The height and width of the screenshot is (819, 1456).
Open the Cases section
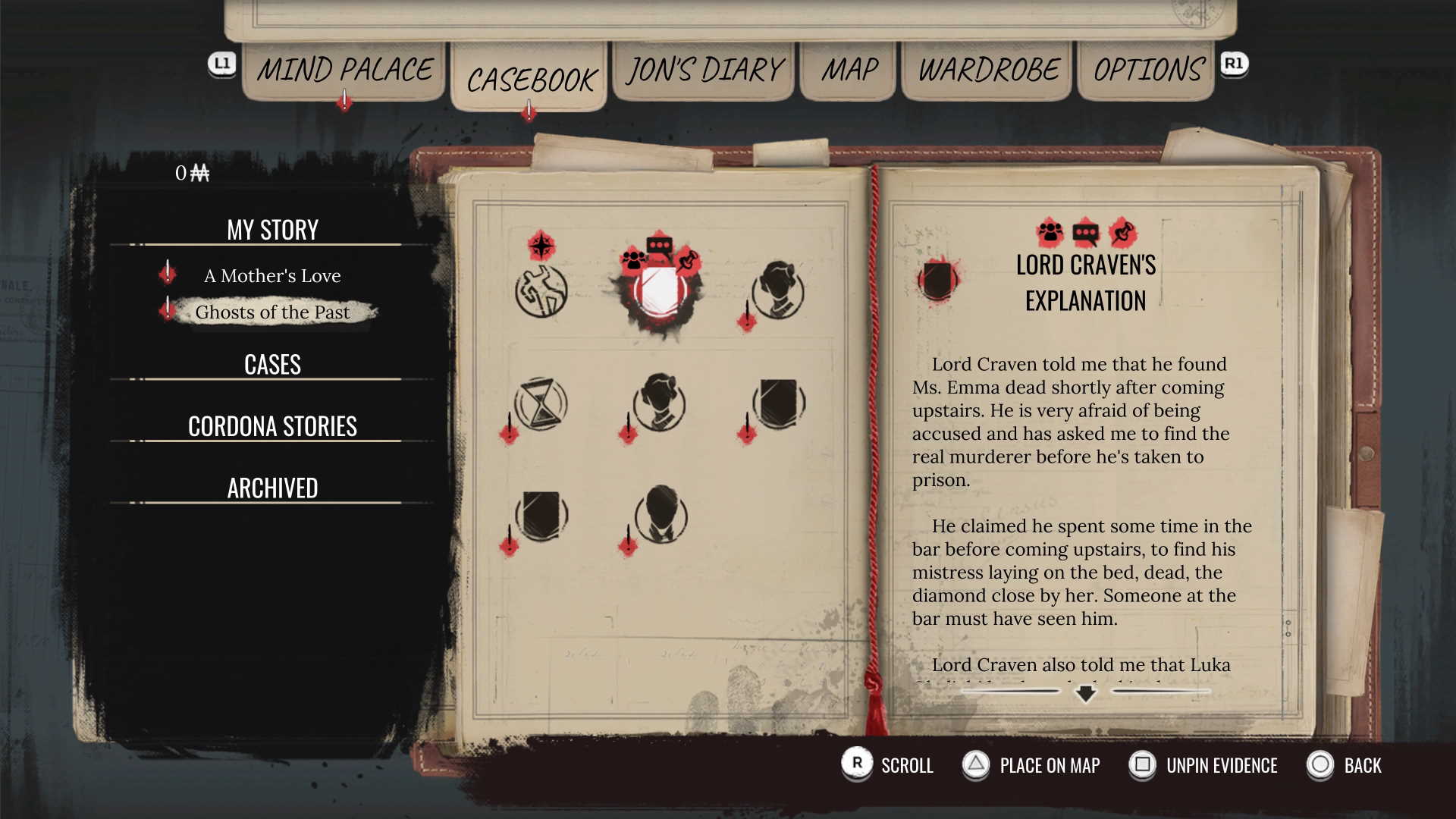point(272,365)
